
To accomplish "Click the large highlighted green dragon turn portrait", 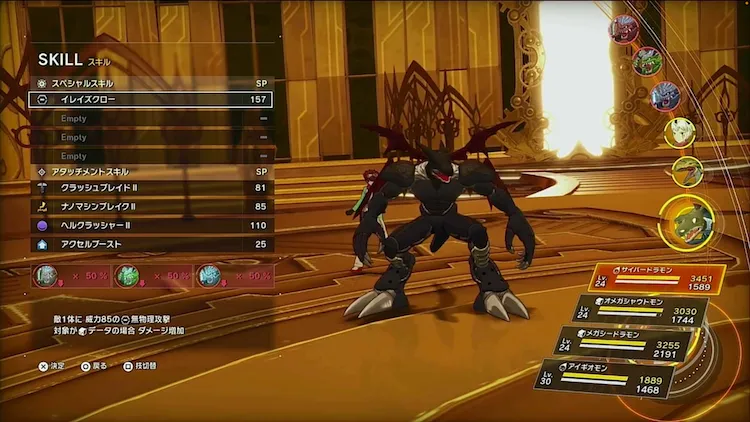I will [685, 220].
